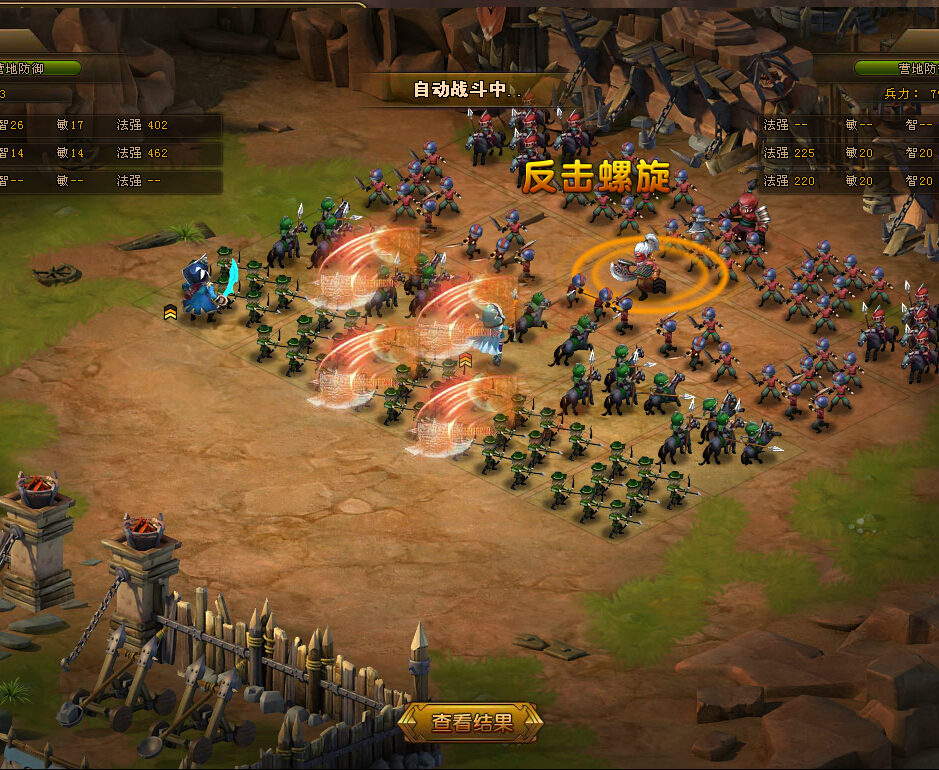The height and width of the screenshot is (770, 939).
Task: Open the 查看结果 battle results button
Action: 472,722
